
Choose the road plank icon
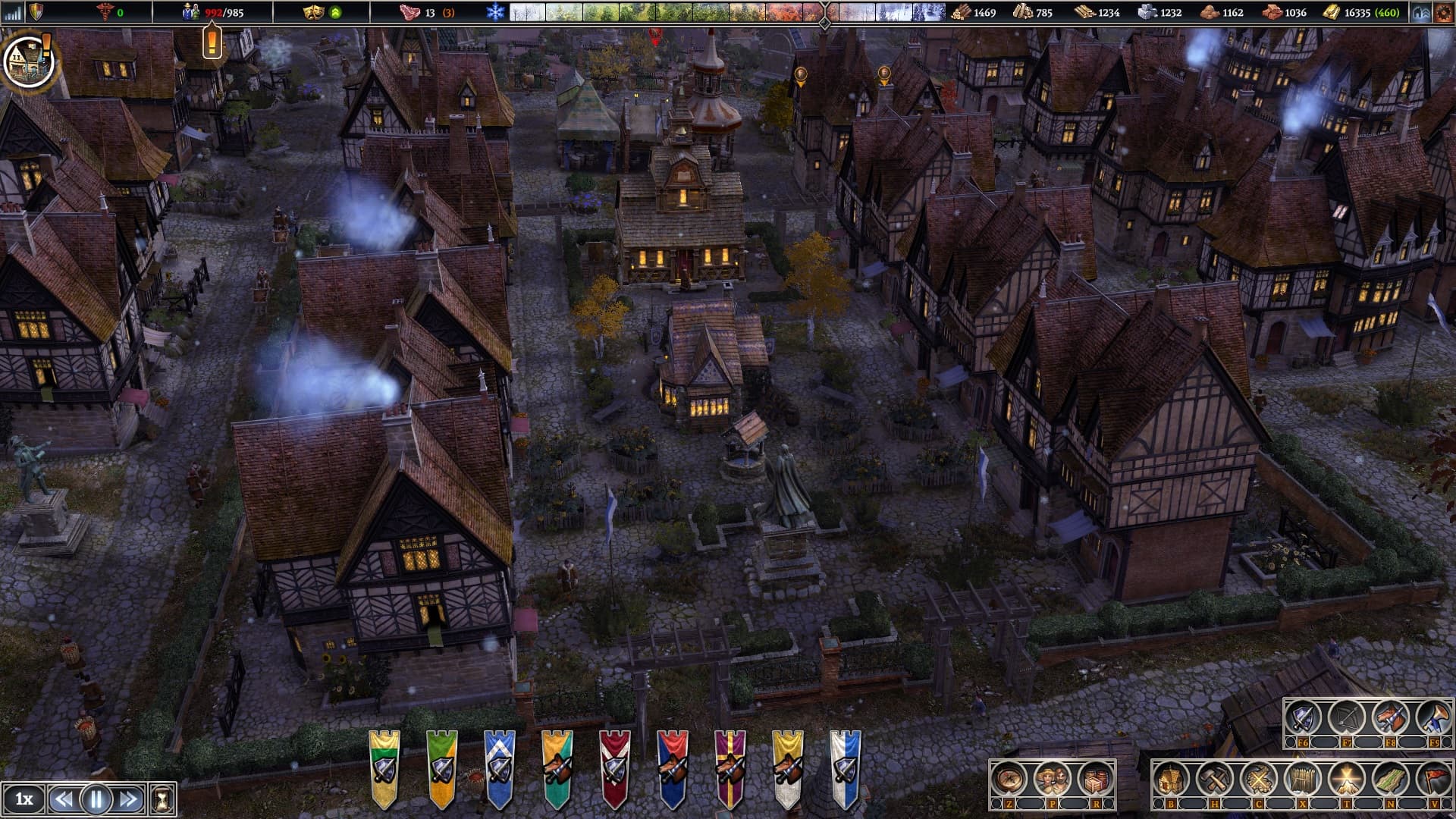tap(1390, 779)
